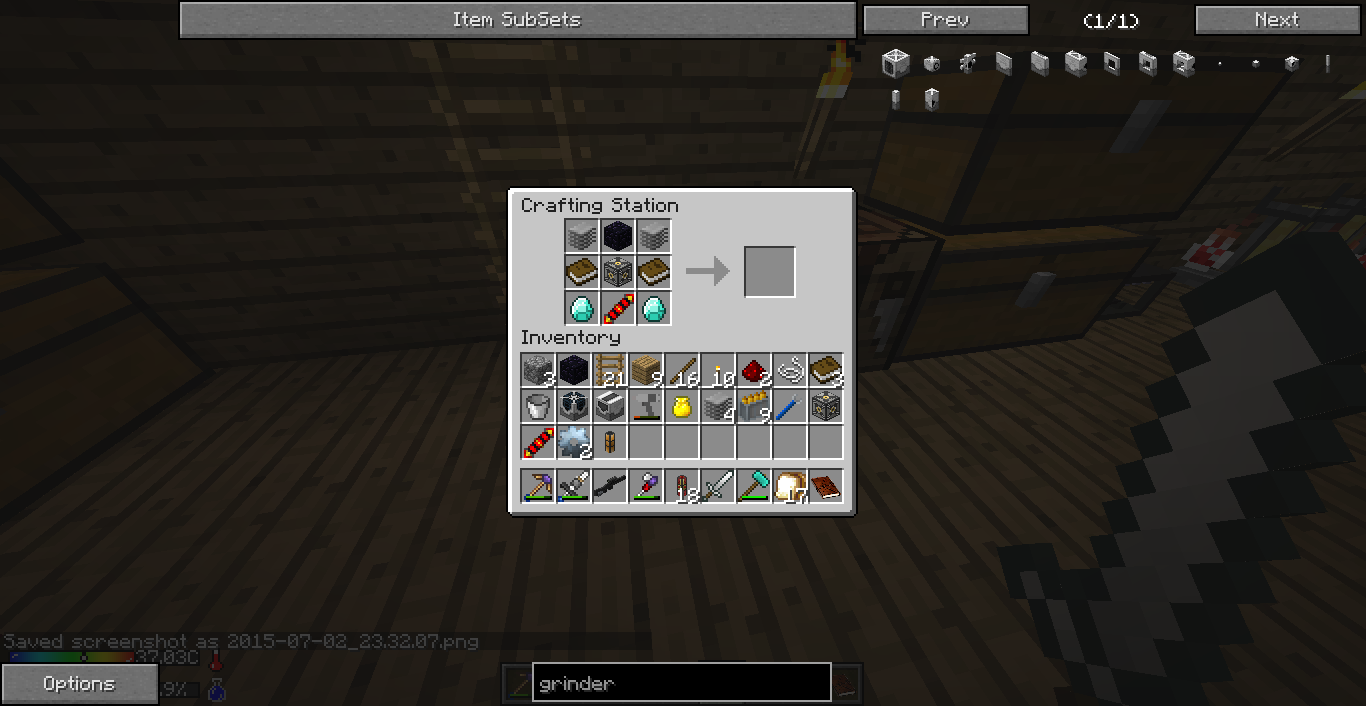This screenshot has width=1366, height=706.
Task: Select the yellow pot item in the inventory
Action: pyautogui.click(x=681, y=407)
